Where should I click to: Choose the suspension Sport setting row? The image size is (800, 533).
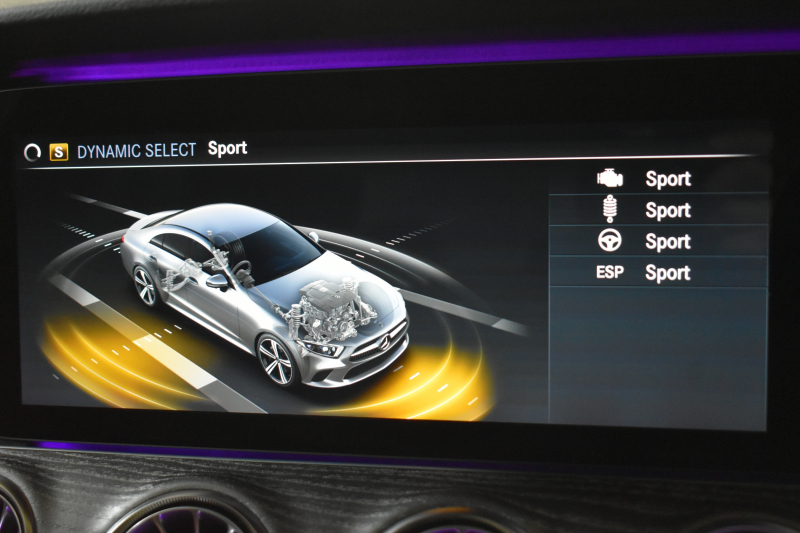click(x=657, y=210)
